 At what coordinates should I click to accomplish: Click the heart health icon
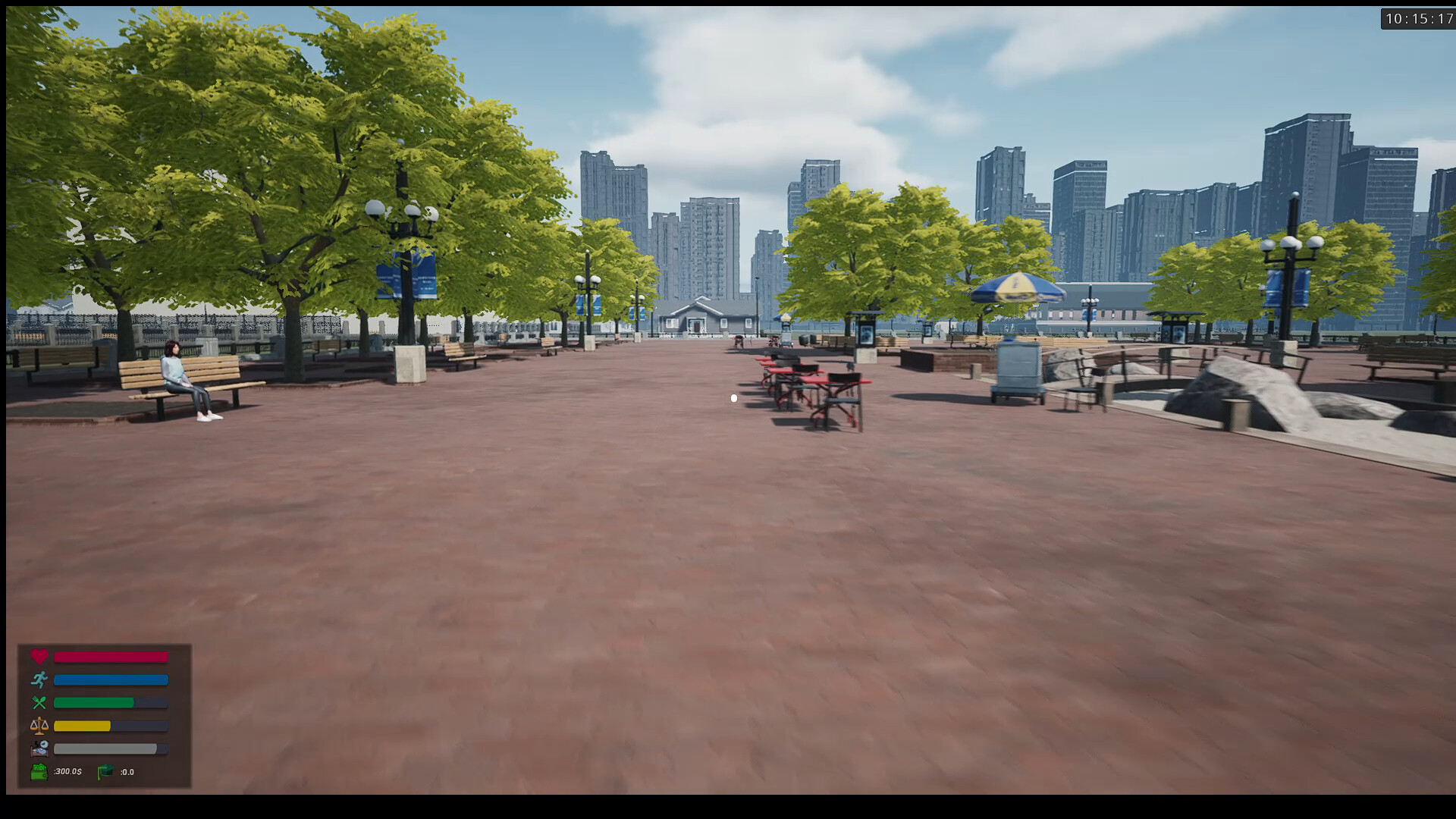coord(39,656)
